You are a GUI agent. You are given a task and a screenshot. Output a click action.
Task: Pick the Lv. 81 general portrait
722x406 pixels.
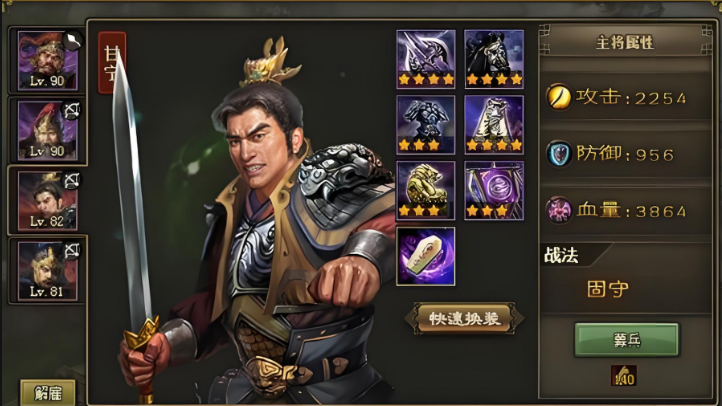tap(47, 270)
